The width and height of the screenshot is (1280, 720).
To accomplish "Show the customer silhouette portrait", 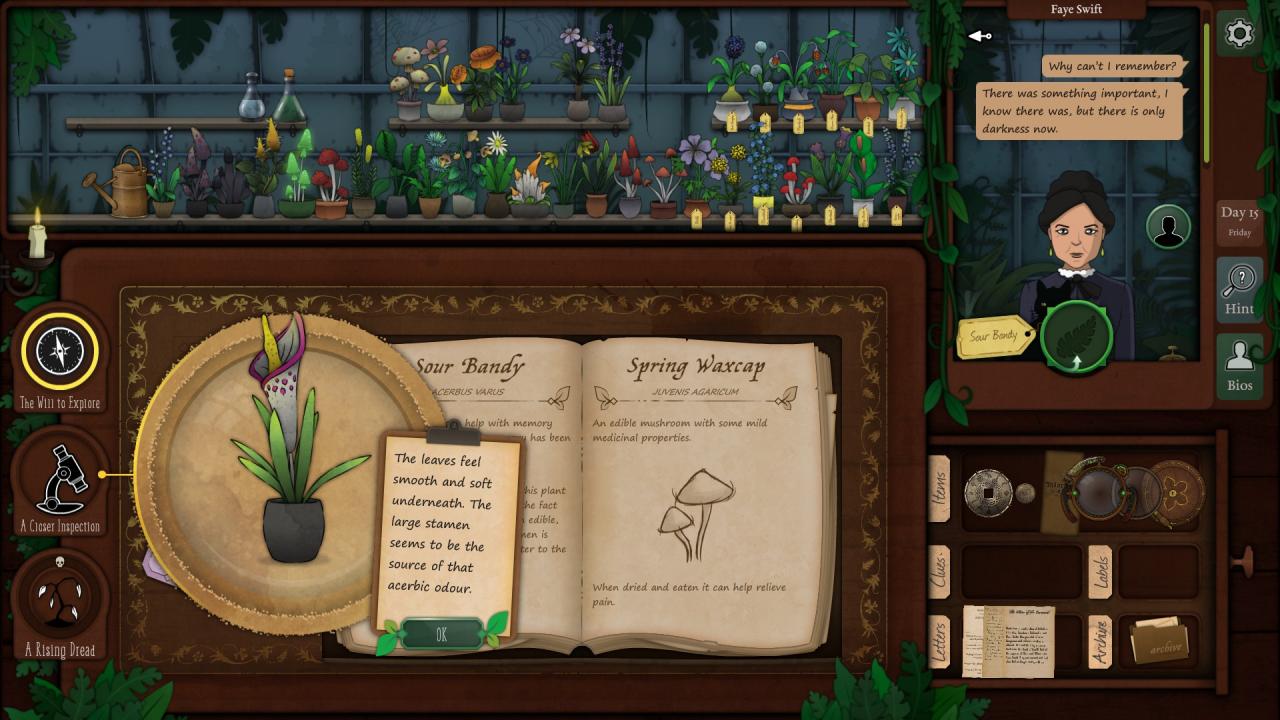I will 1167,227.
